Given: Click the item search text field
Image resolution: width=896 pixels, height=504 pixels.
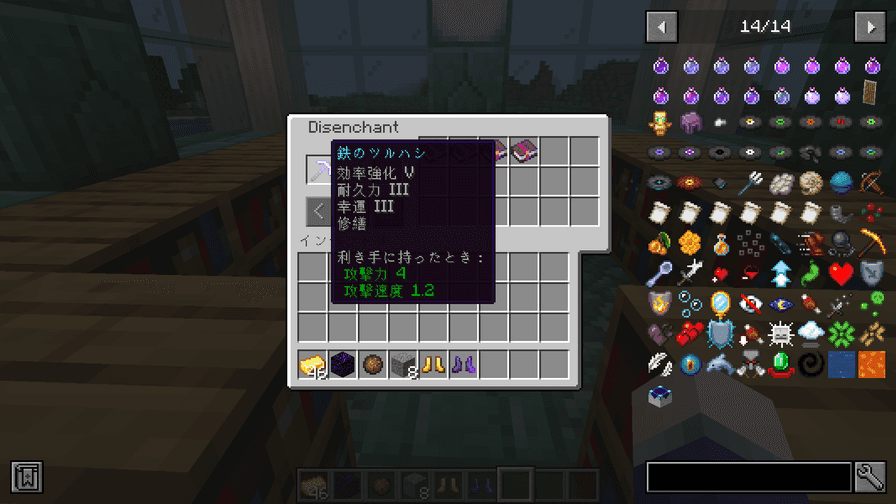Looking at the screenshot, I should pos(748,477).
